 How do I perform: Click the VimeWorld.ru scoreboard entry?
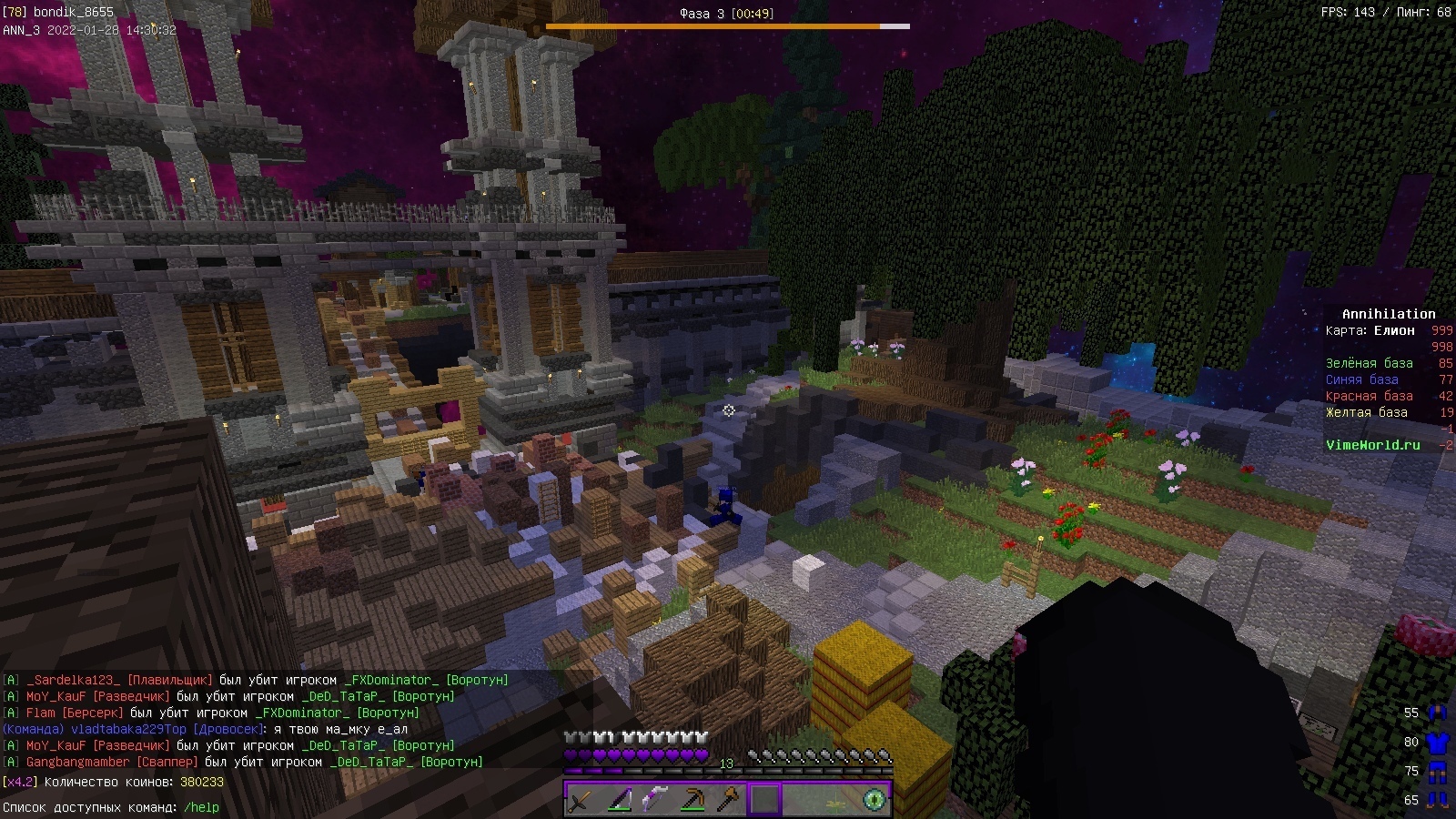[1372, 445]
